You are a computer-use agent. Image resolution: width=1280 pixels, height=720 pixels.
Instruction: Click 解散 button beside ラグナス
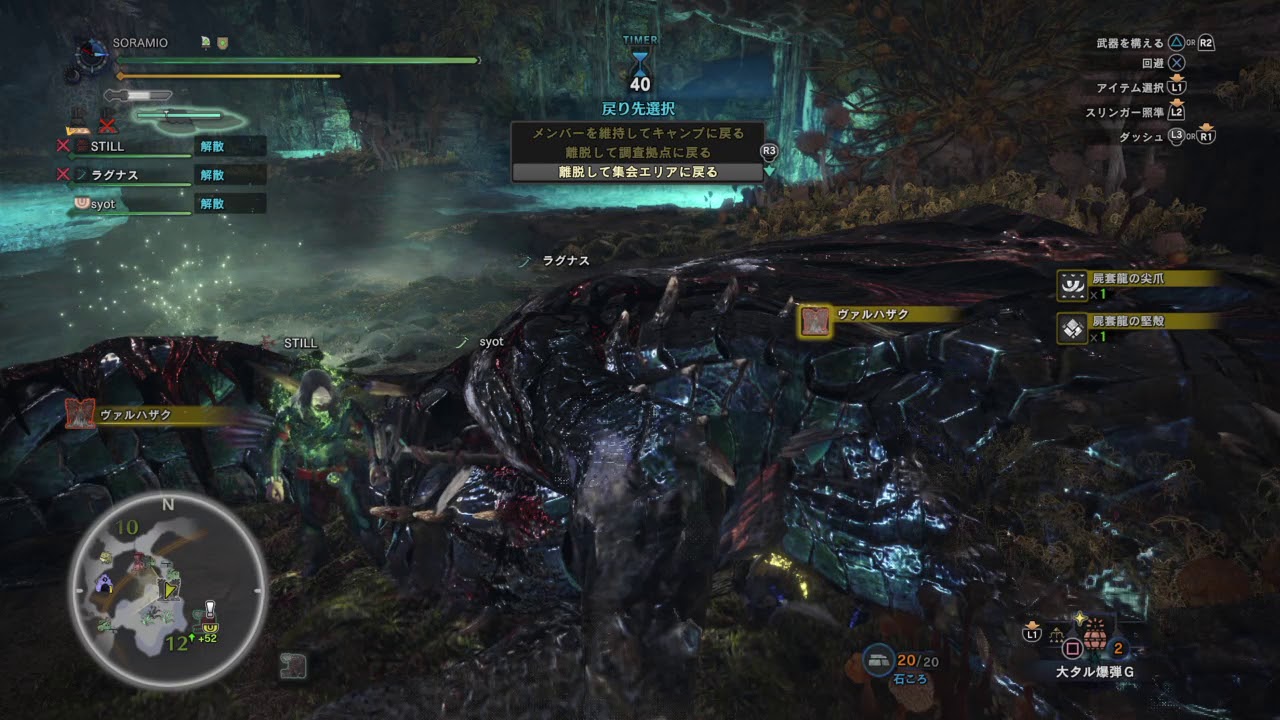[x=212, y=174]
